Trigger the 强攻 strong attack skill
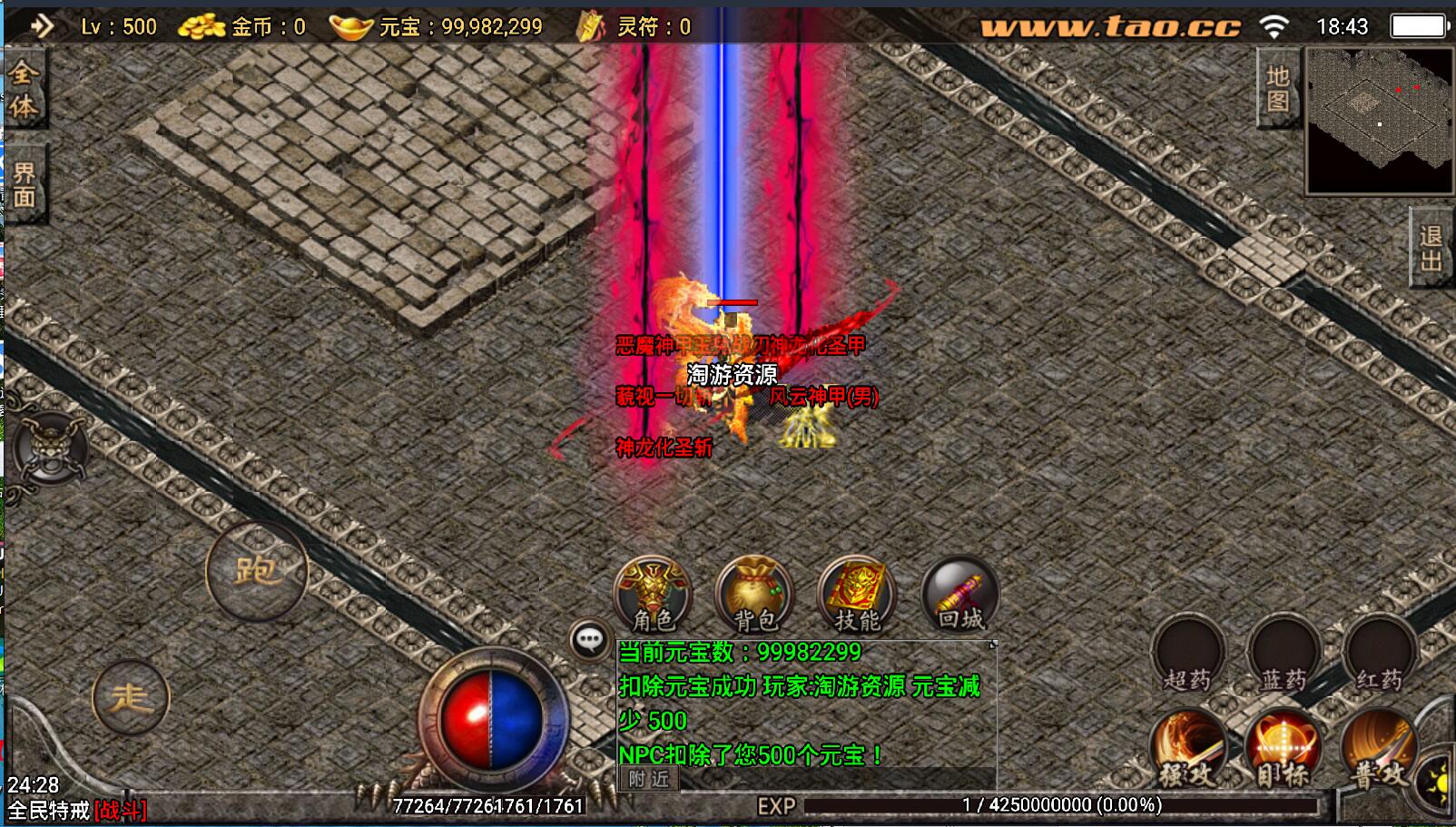The height and width of the screenshot is (827, 1456). tap(1188, 750)
